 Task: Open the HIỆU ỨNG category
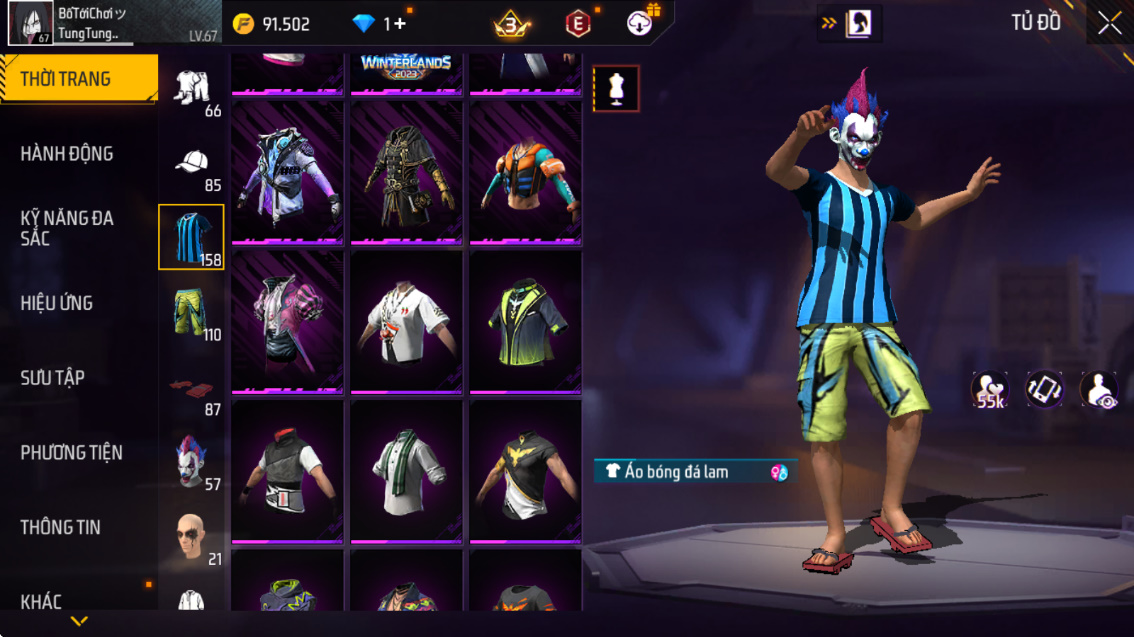click(57, 303)
